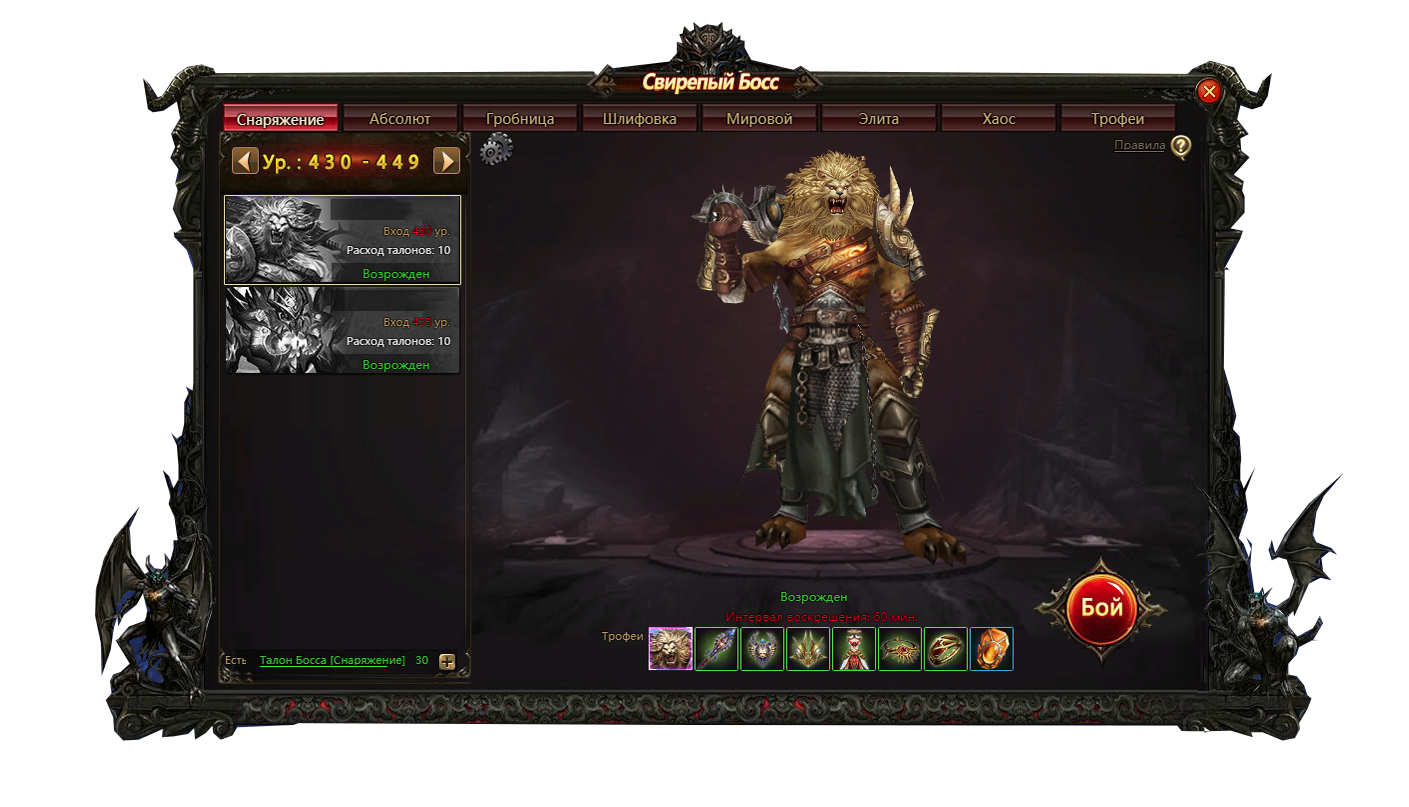
Task: Select the armored boss with level 435 entry
Action: click(x=342, y=331)
